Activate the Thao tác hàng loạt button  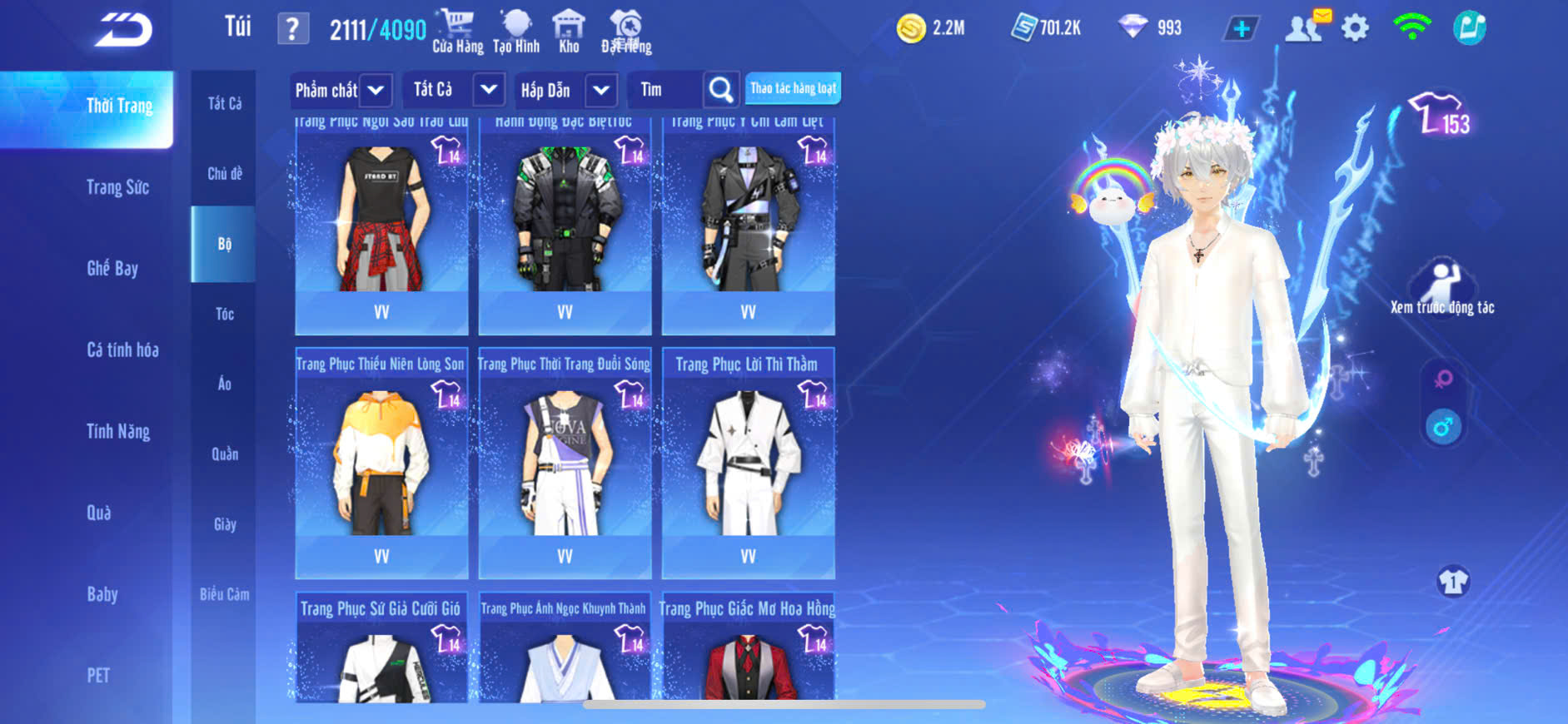tap(793, 88)
